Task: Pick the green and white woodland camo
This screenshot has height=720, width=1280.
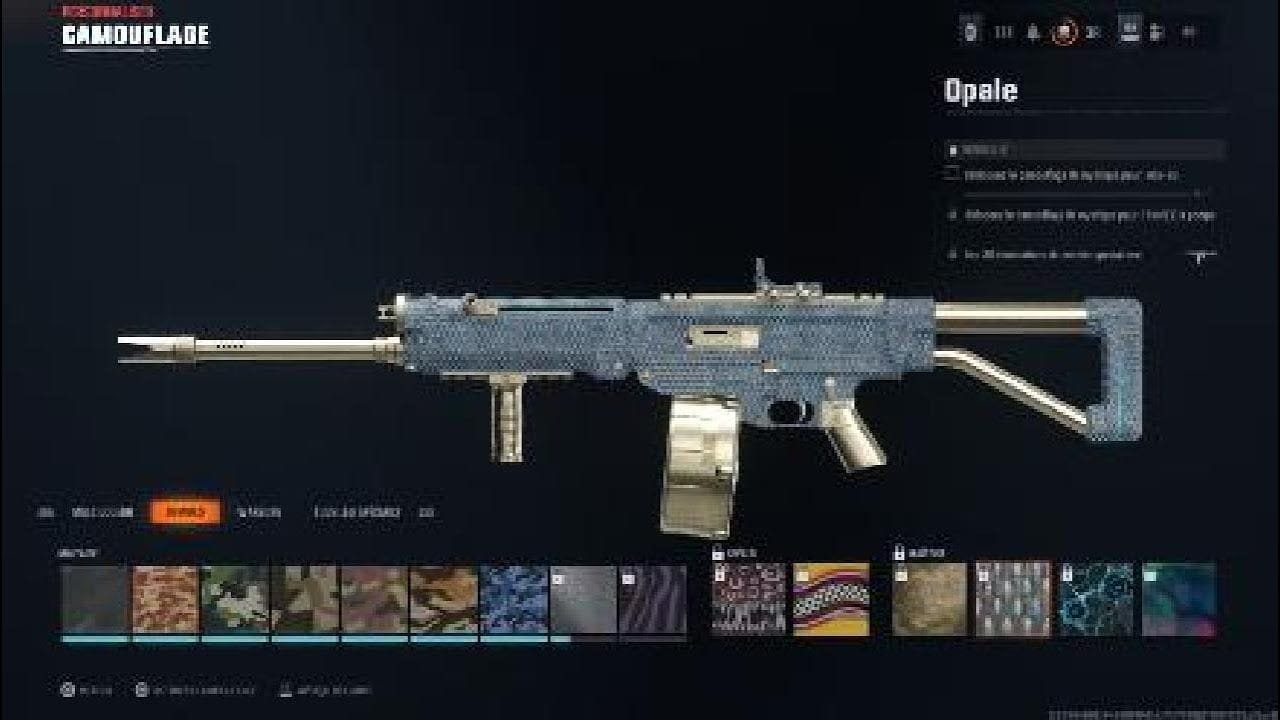Action: tap(235, 599)
